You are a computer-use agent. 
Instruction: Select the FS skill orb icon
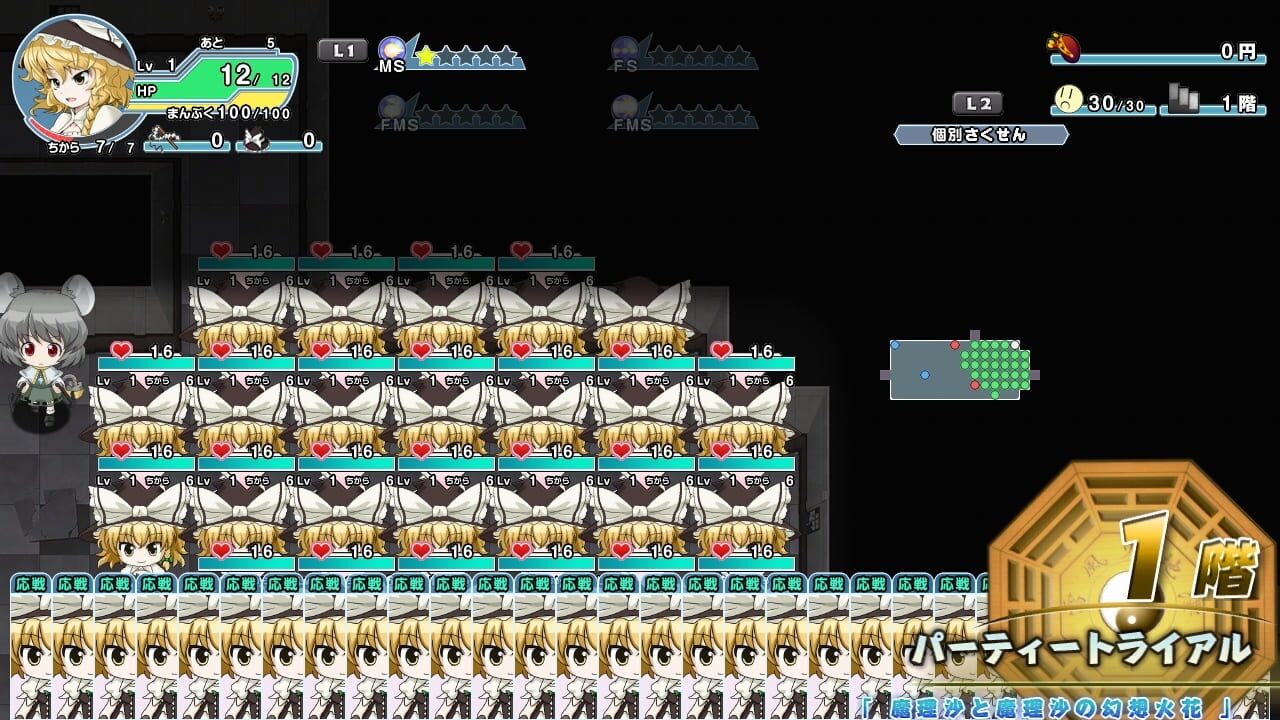(x=623, y=48)
